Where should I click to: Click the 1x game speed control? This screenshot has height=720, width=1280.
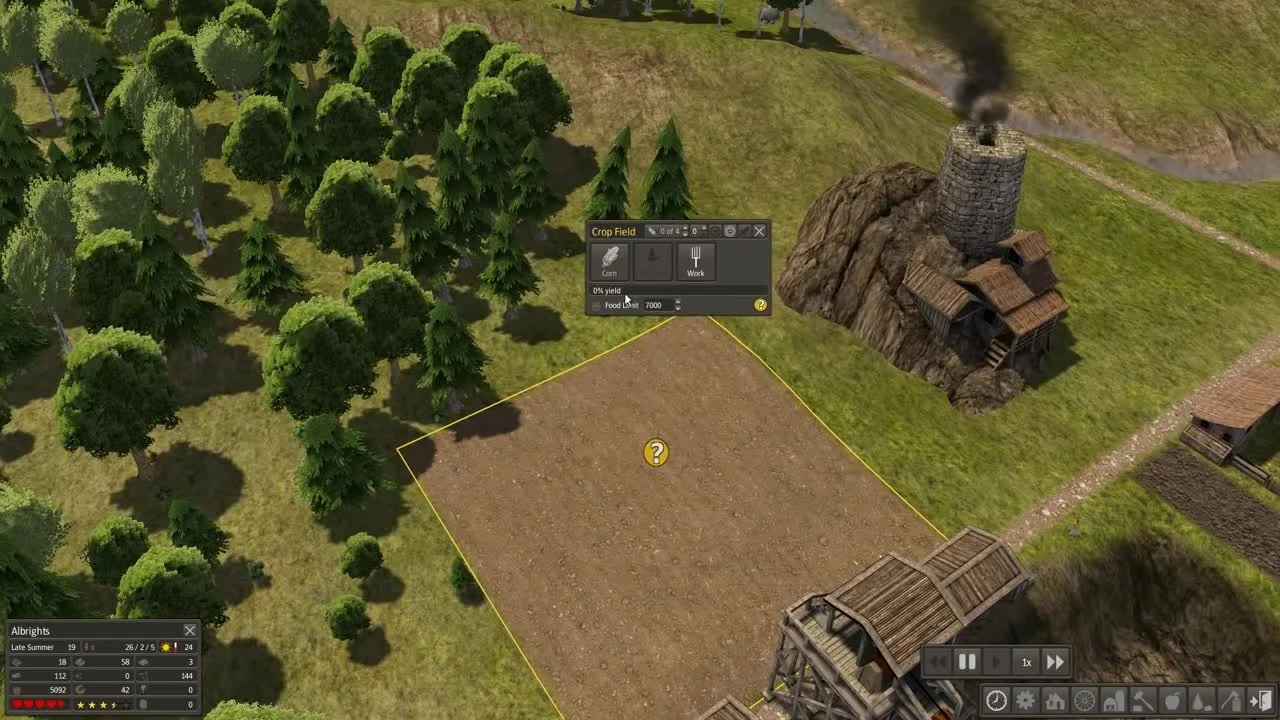[x=1026, y=661]
